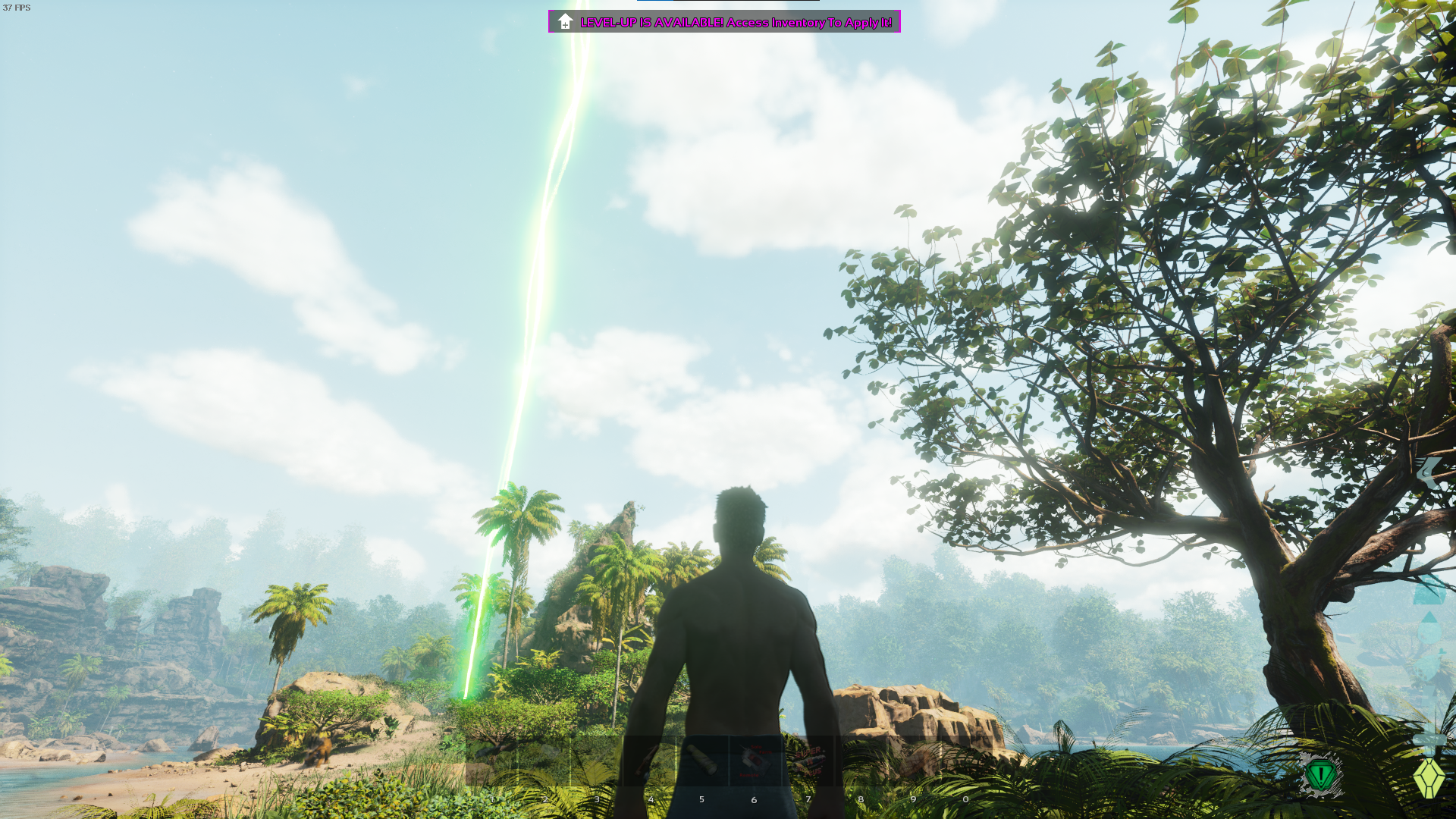Open the green exclamation alert icon
The height and width of the screenshot is (819, 1456).
1321,775
